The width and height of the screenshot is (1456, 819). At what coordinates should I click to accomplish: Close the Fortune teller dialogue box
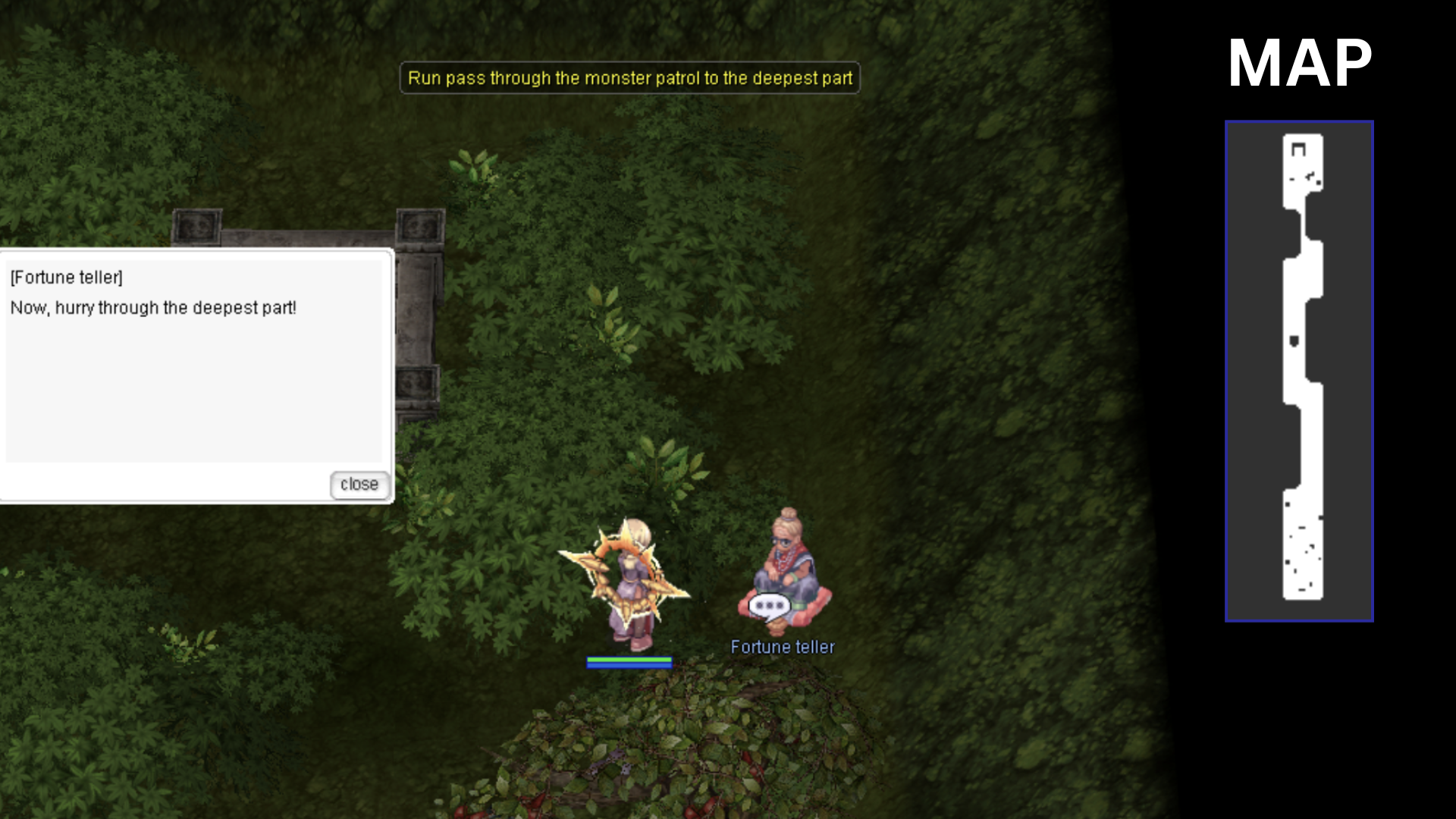pyautogui.click(x=359, y=485)
